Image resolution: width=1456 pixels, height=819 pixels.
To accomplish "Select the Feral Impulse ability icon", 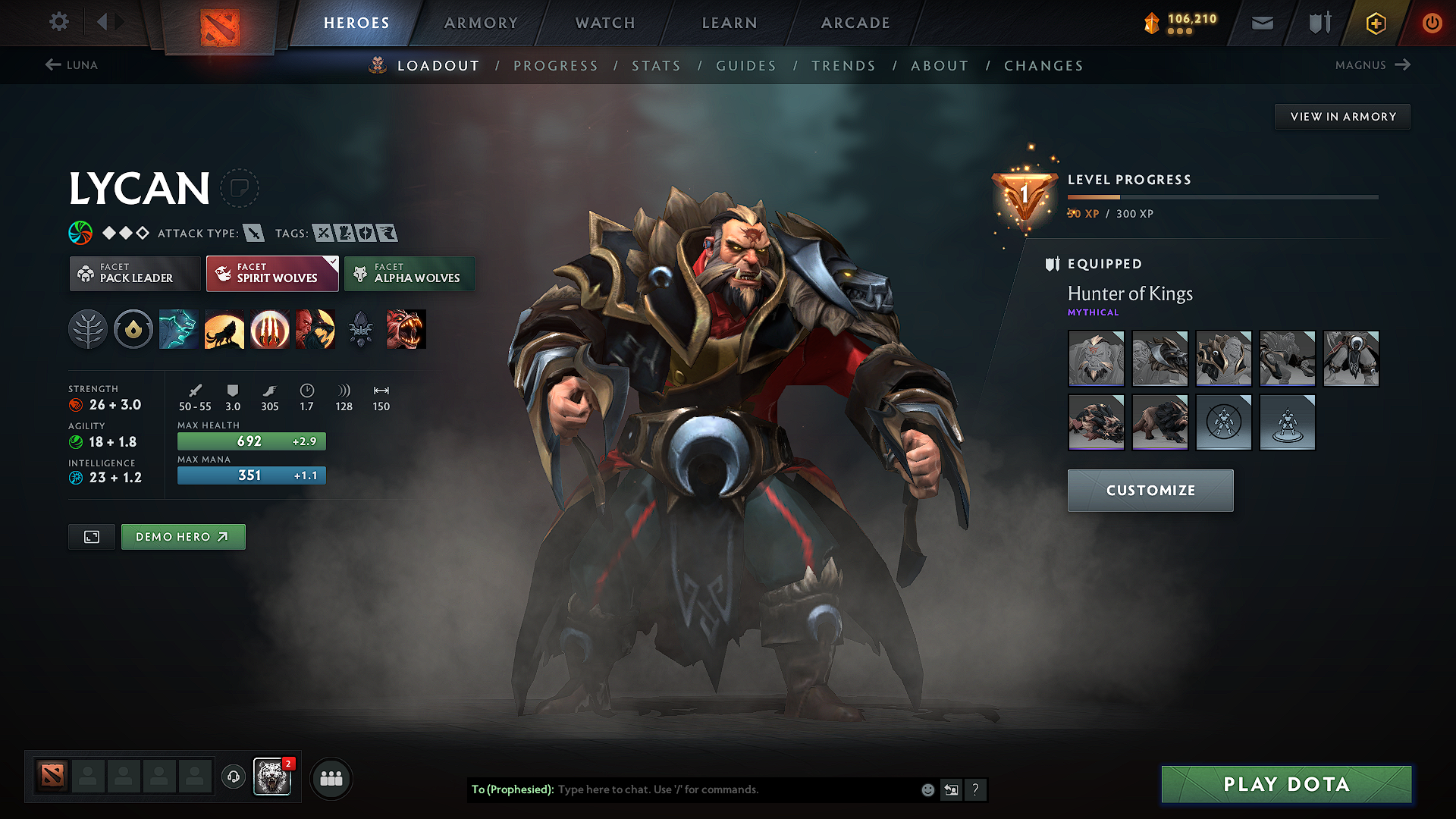I will click(x=270, y=329).
